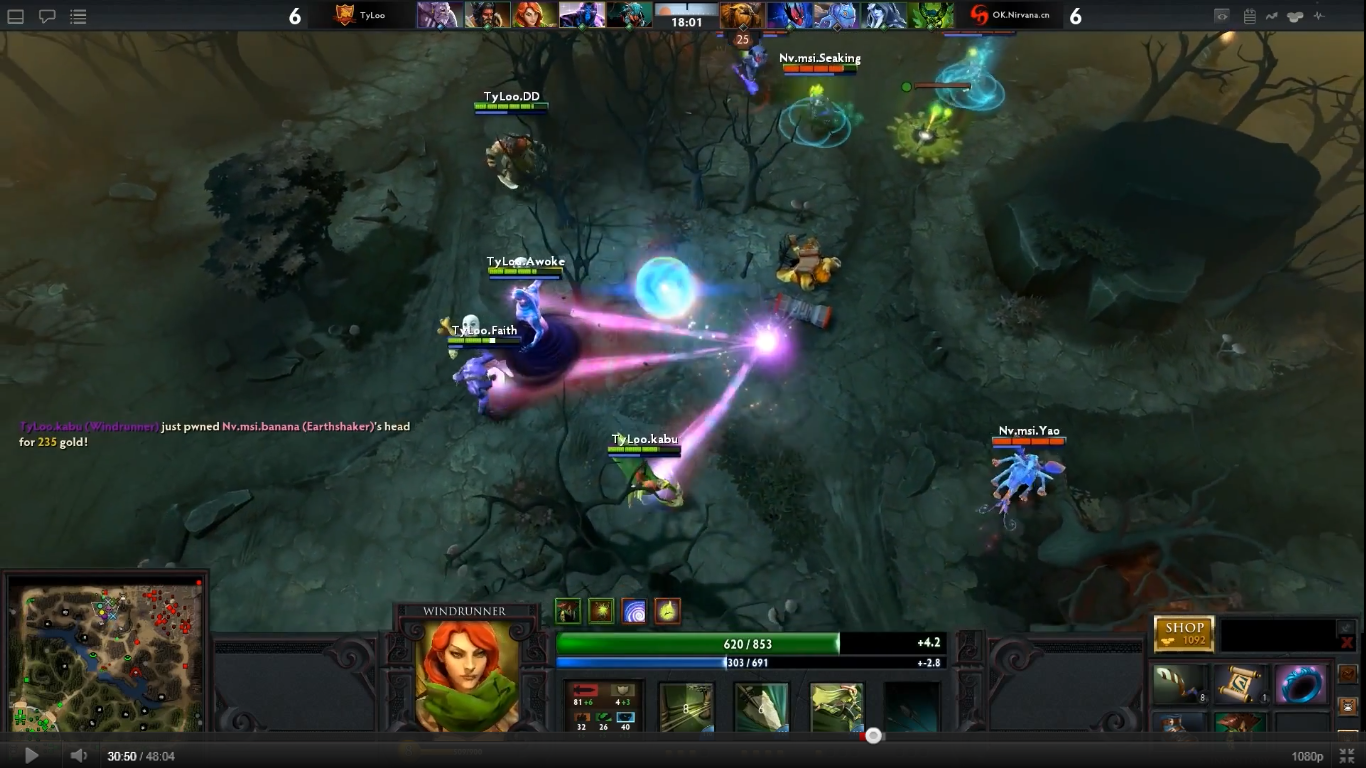Select the Earthshaker portrait in top bar

click(743, 15)
